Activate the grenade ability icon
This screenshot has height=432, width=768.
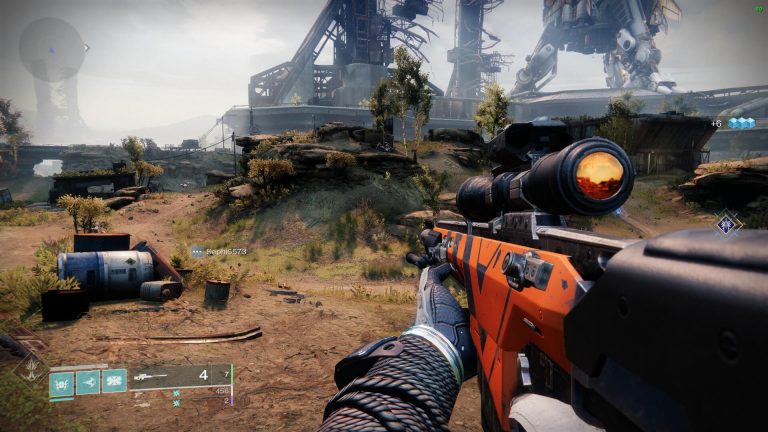coord(62,382)
